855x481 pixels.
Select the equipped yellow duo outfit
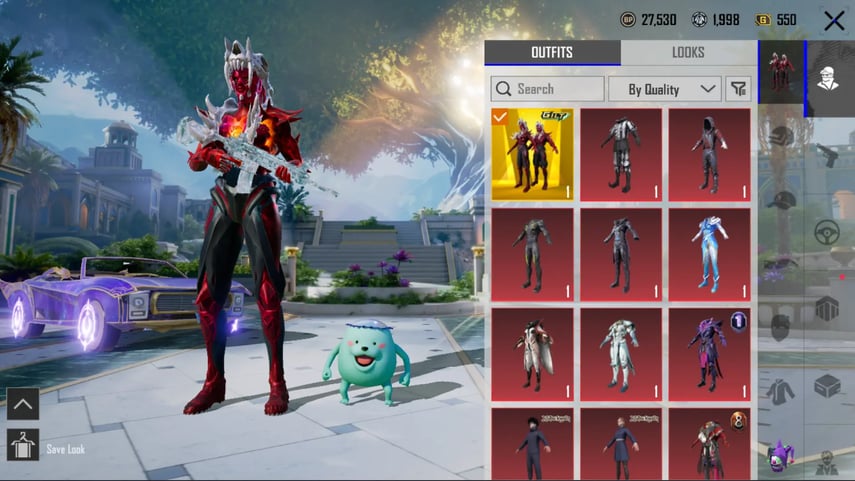(532, 154)
